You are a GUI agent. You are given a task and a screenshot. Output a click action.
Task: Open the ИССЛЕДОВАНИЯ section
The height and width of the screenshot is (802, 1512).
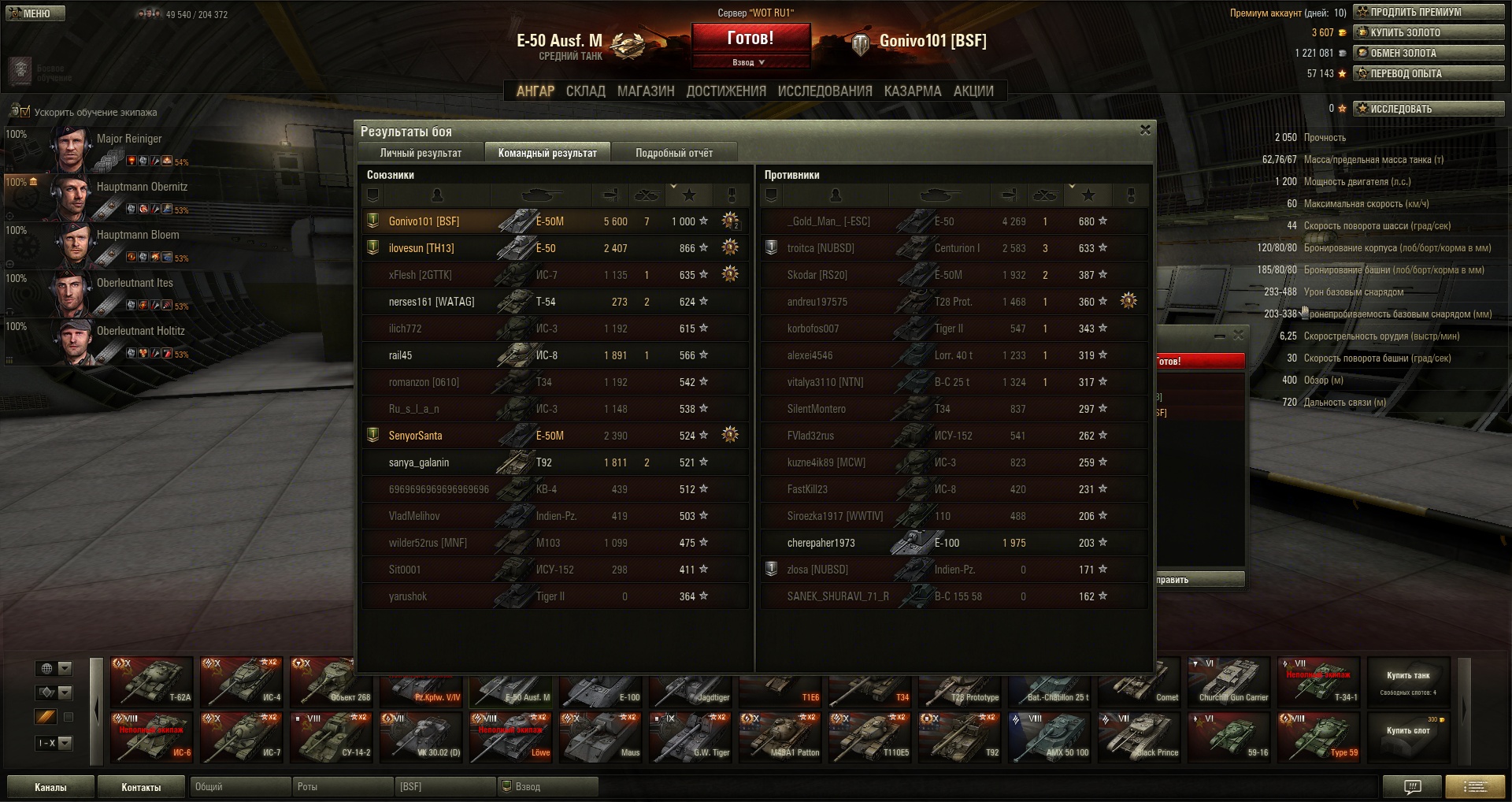(x=825, y=91)
